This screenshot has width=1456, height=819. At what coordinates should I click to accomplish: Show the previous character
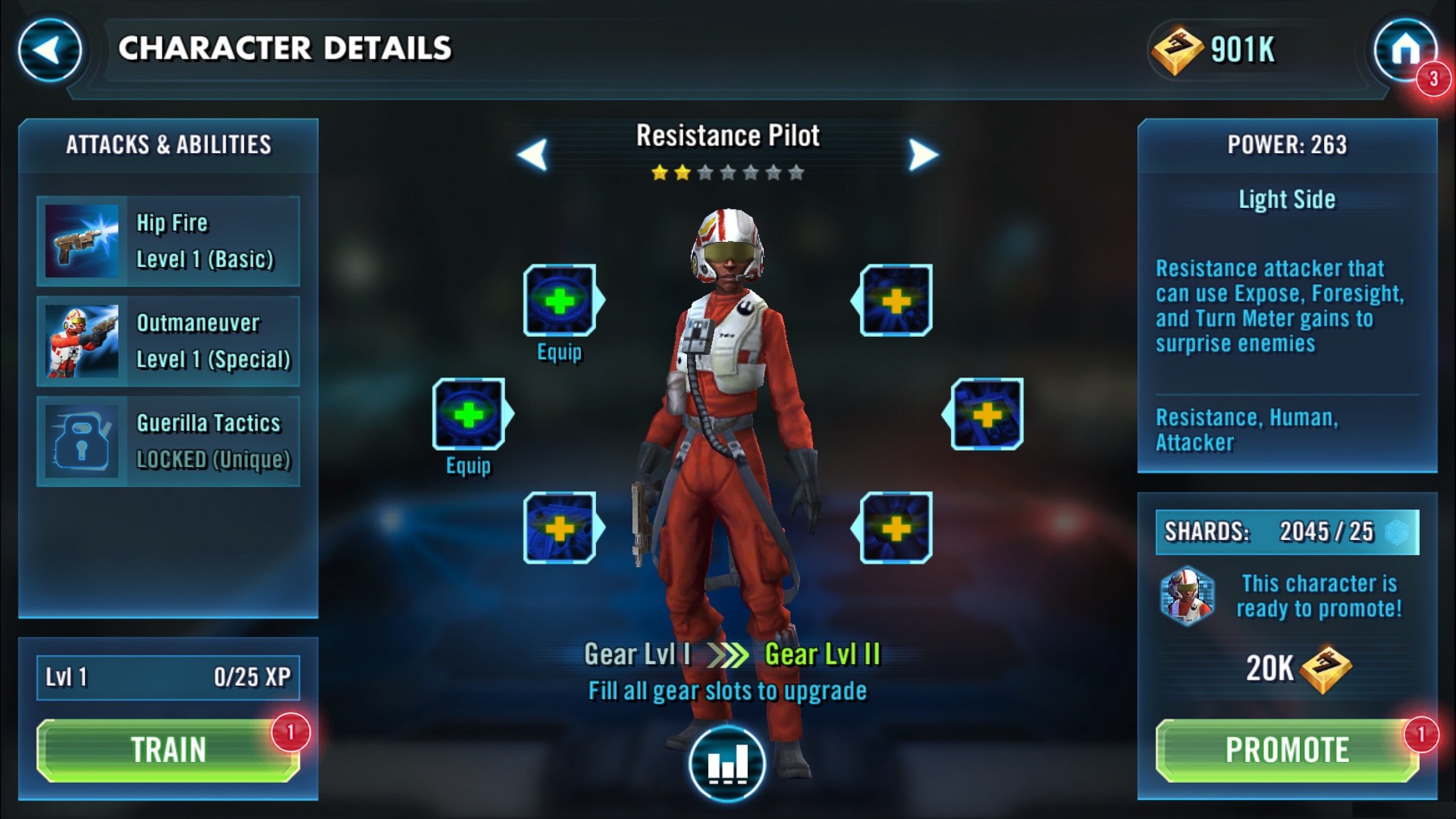tap(533, 155)
